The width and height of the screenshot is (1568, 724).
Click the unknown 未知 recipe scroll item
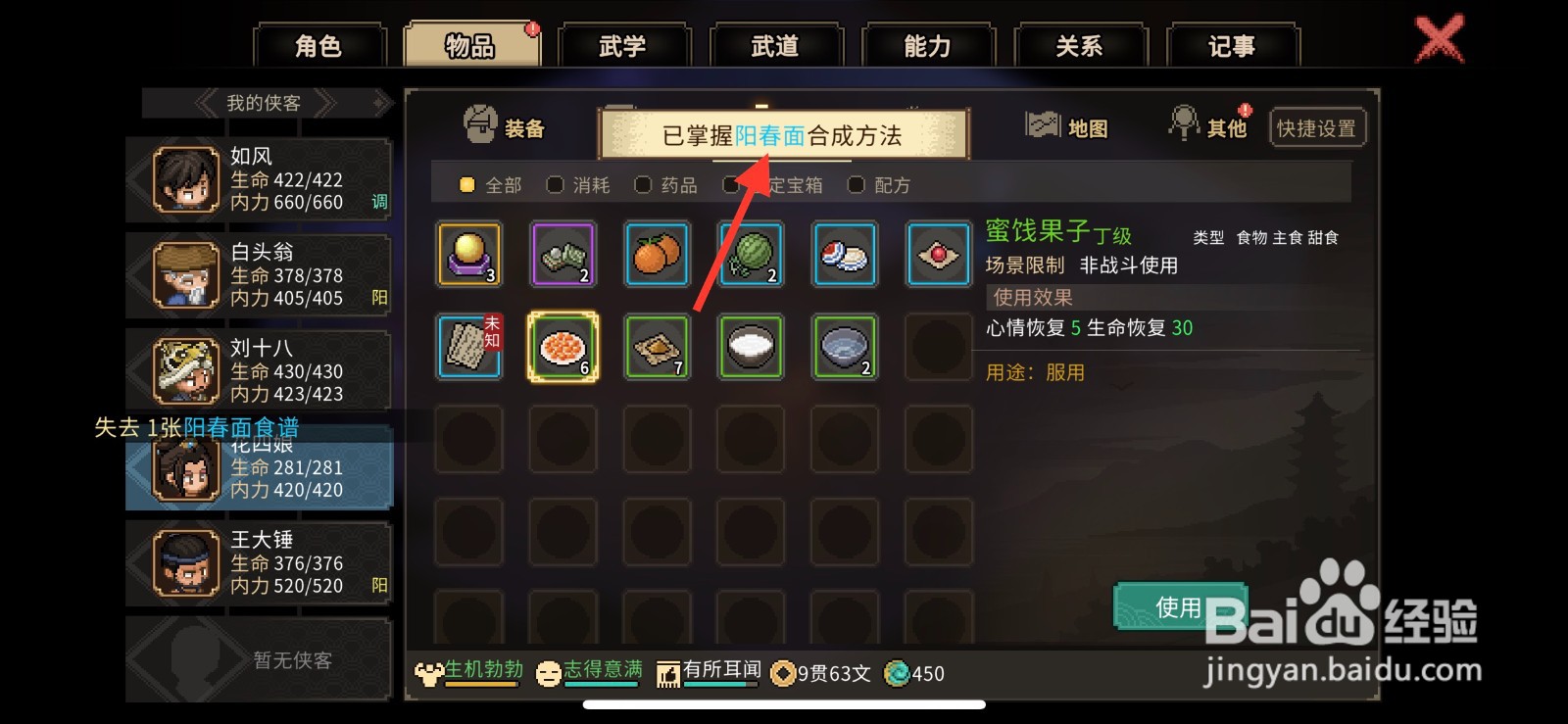pyautogui.click(x=468, y=347)
